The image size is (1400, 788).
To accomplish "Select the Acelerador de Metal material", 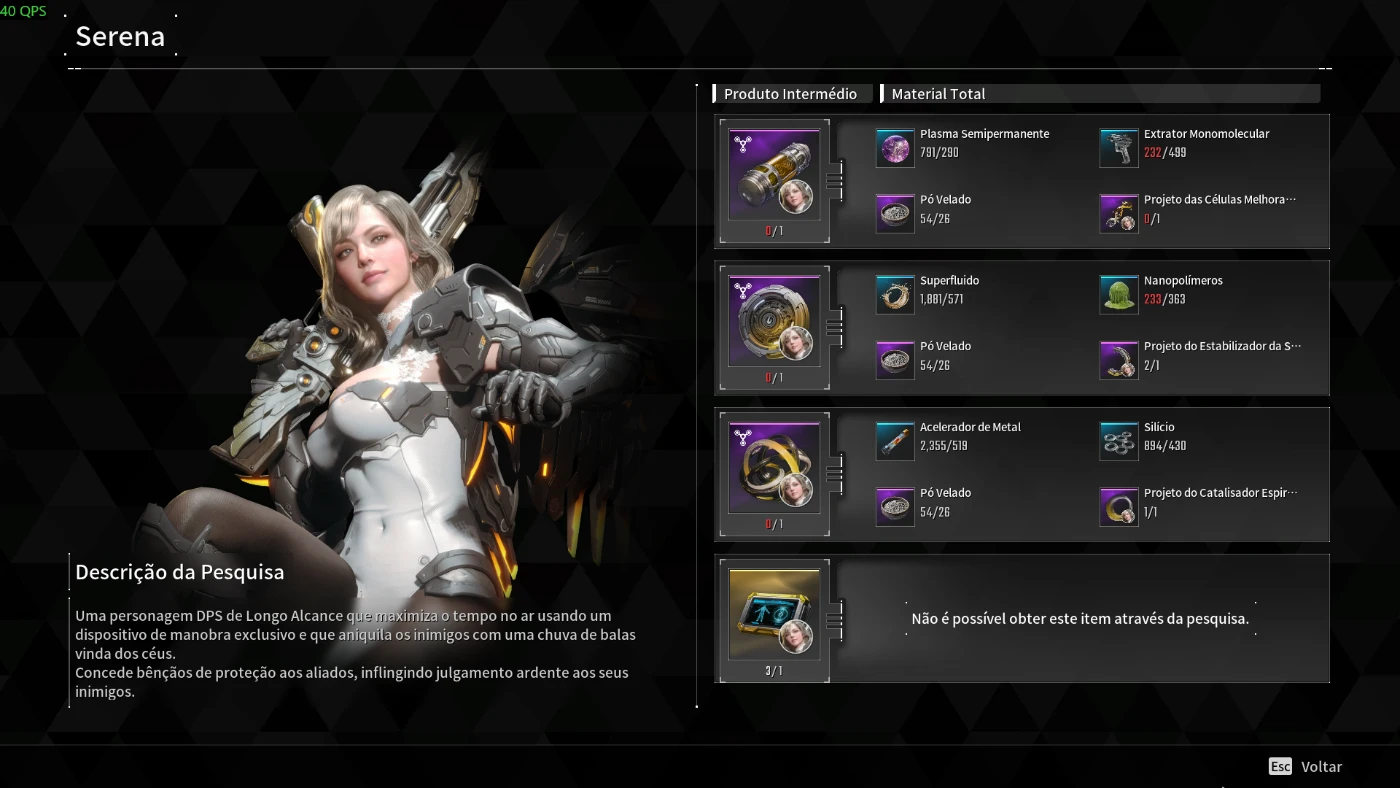I will pos(895,441).
